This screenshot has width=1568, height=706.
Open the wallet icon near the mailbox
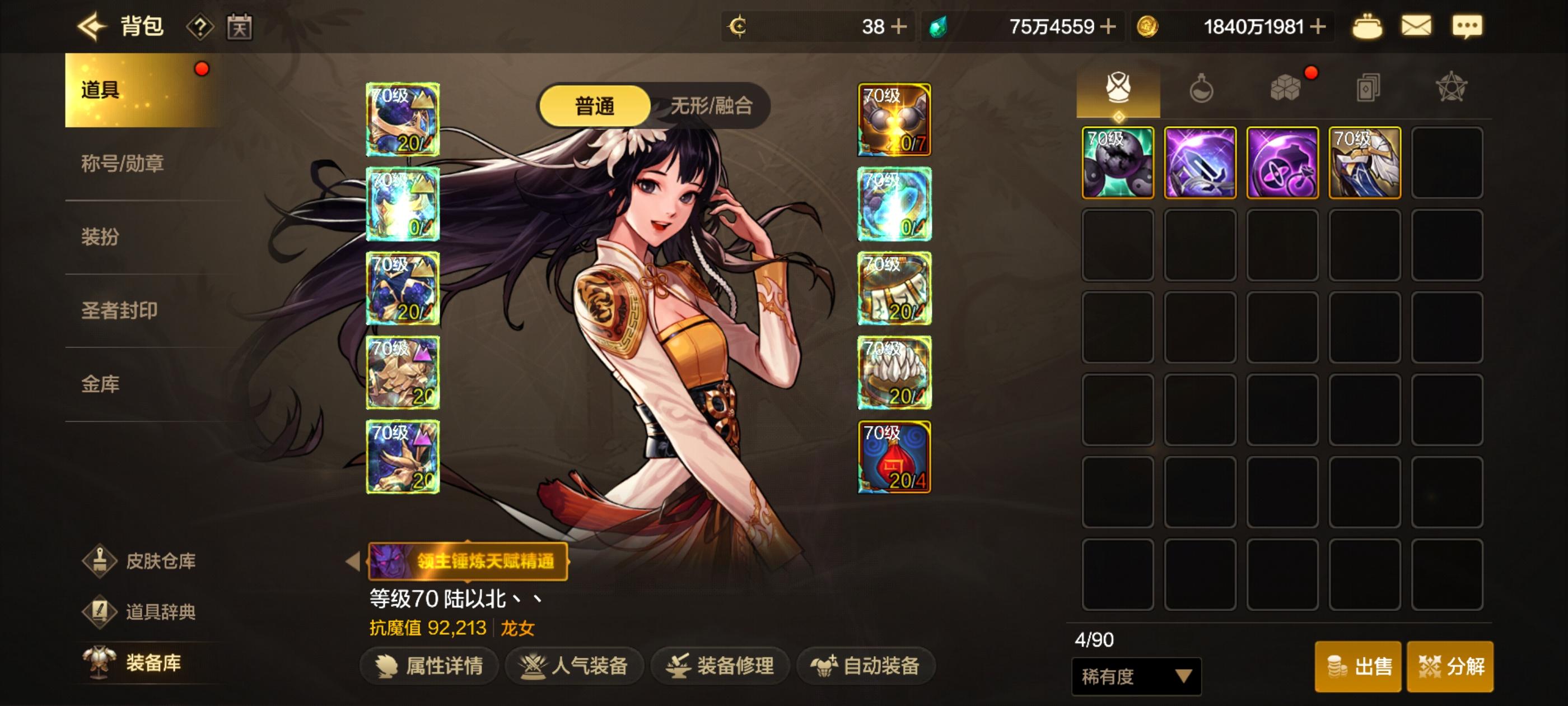point(1367,26)
